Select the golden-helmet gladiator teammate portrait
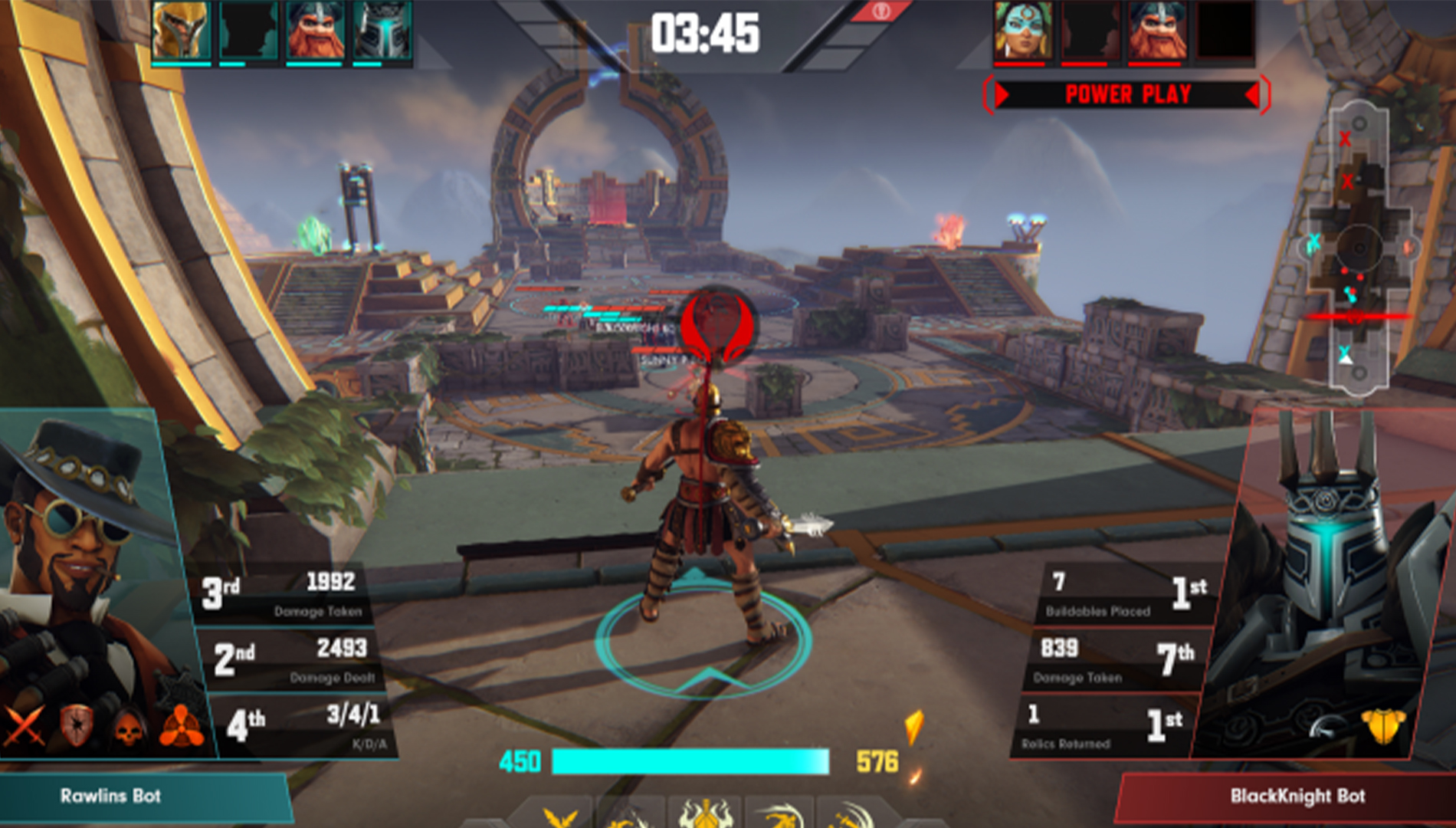 tap(181, 31)
